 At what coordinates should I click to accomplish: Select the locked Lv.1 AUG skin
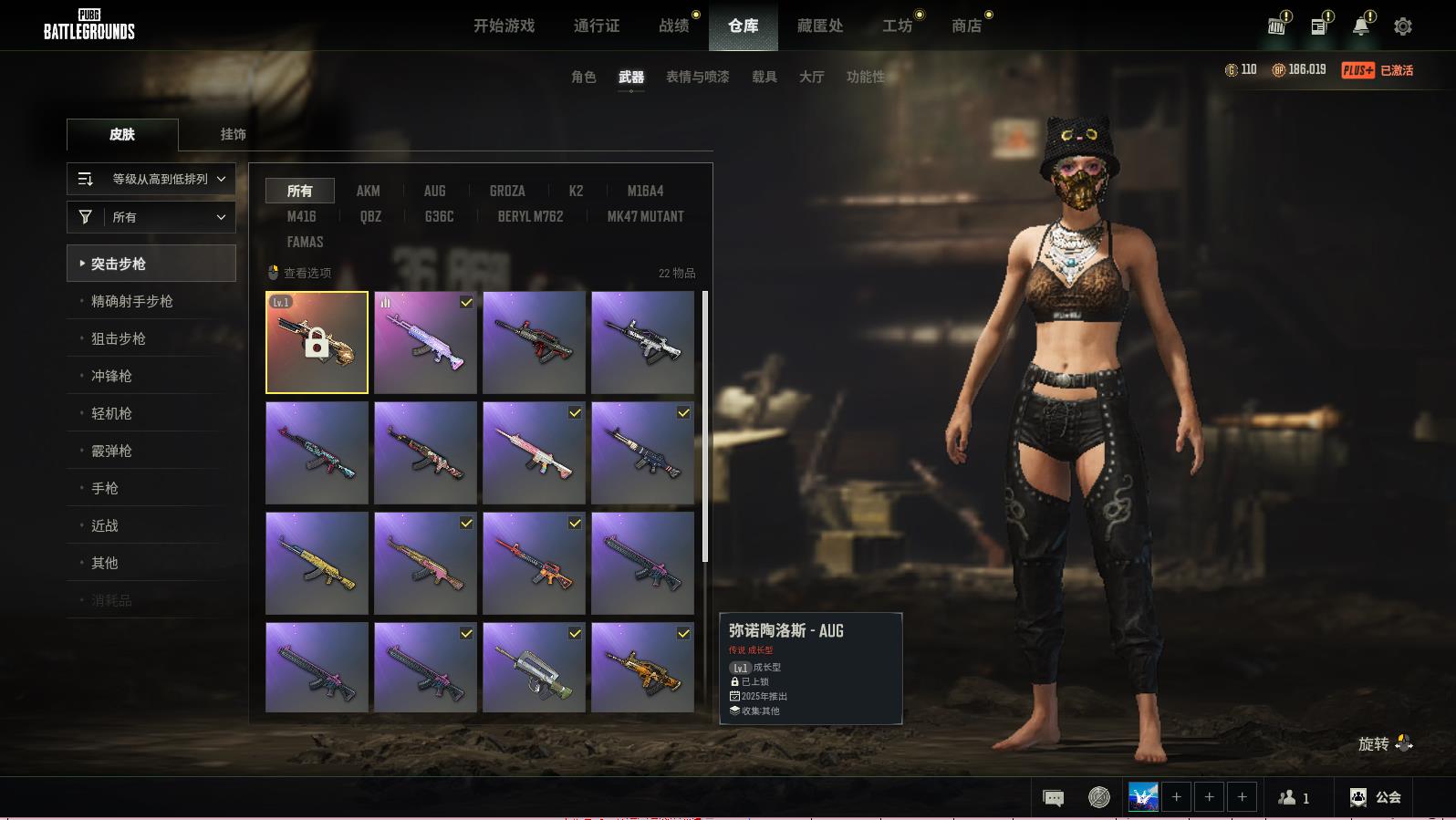point(317,342)
